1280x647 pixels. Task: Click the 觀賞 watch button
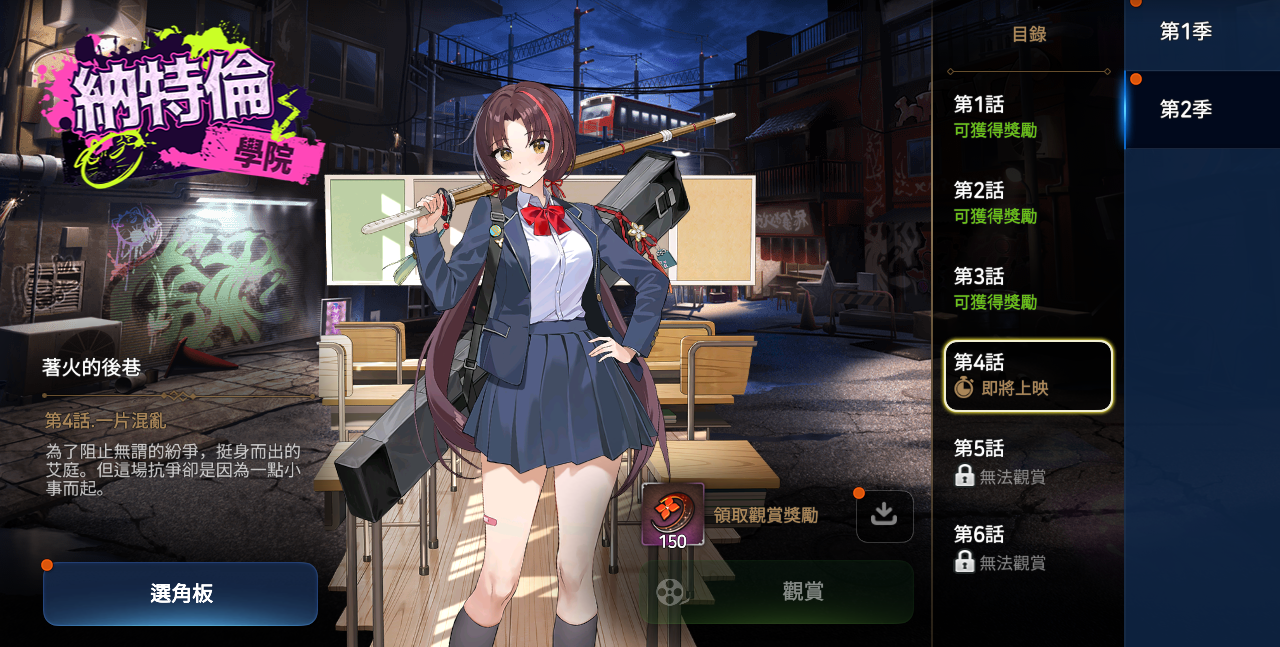pos(778,592)
